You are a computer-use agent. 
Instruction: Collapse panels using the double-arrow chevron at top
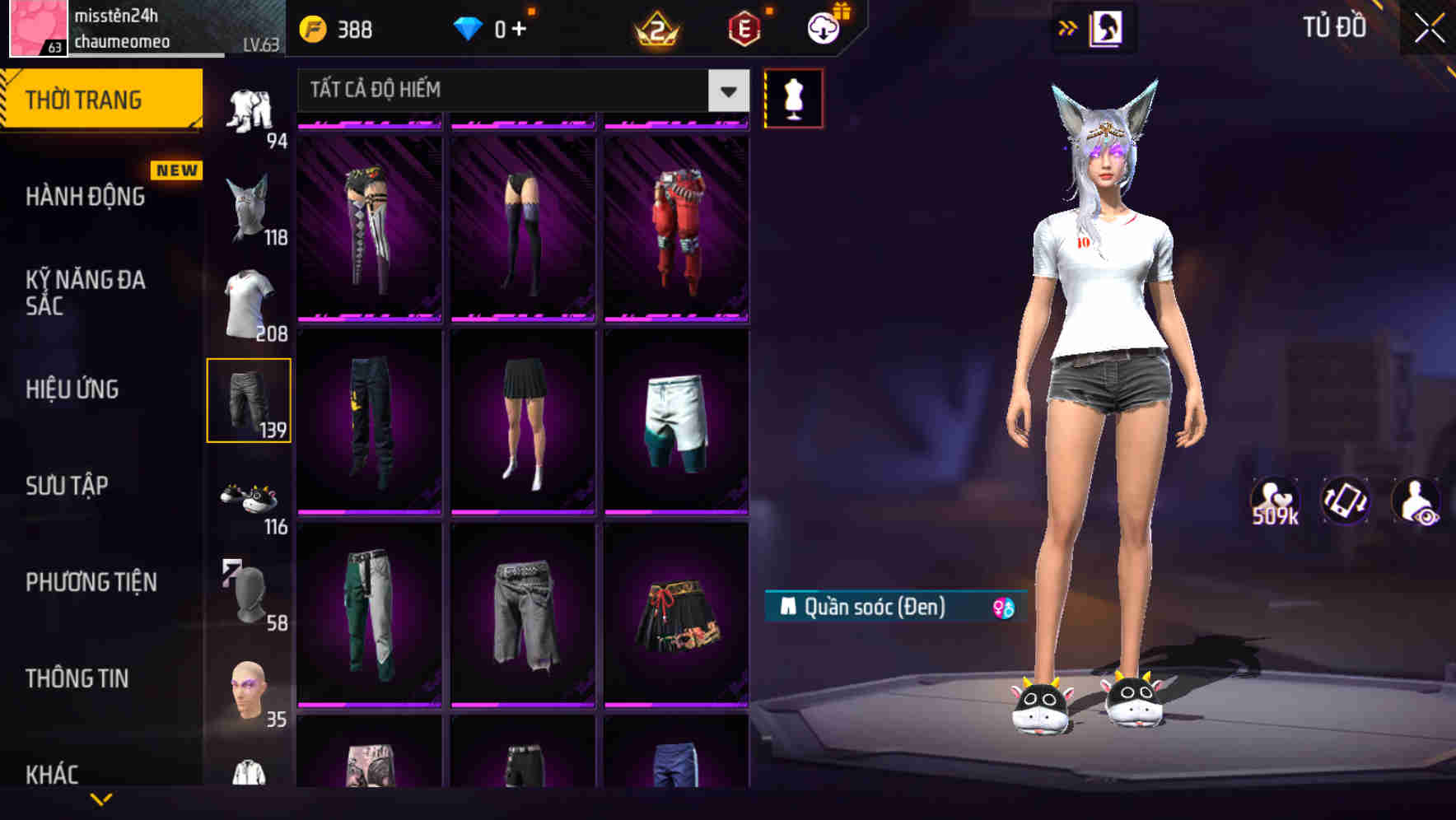(x=1068, y=27)
